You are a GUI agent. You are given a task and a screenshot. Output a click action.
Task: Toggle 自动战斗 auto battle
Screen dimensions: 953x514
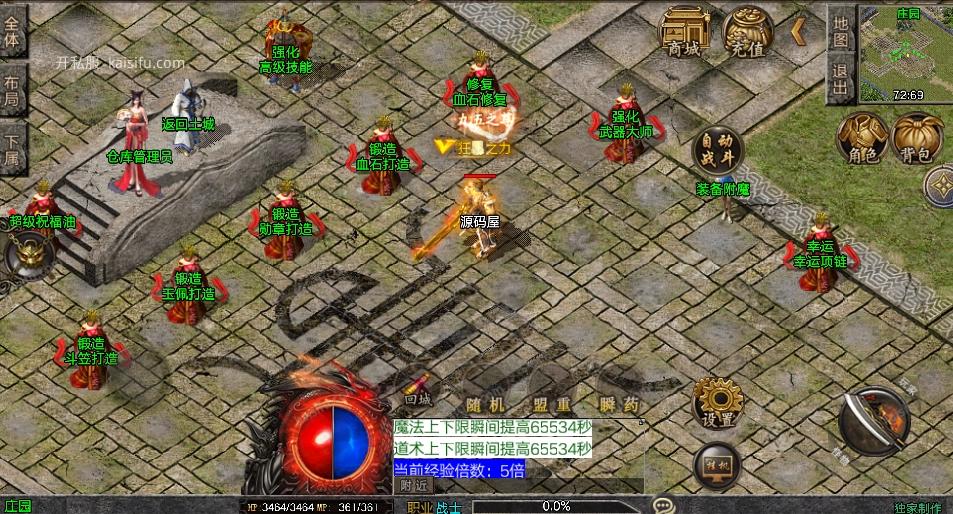click(718, 150)
